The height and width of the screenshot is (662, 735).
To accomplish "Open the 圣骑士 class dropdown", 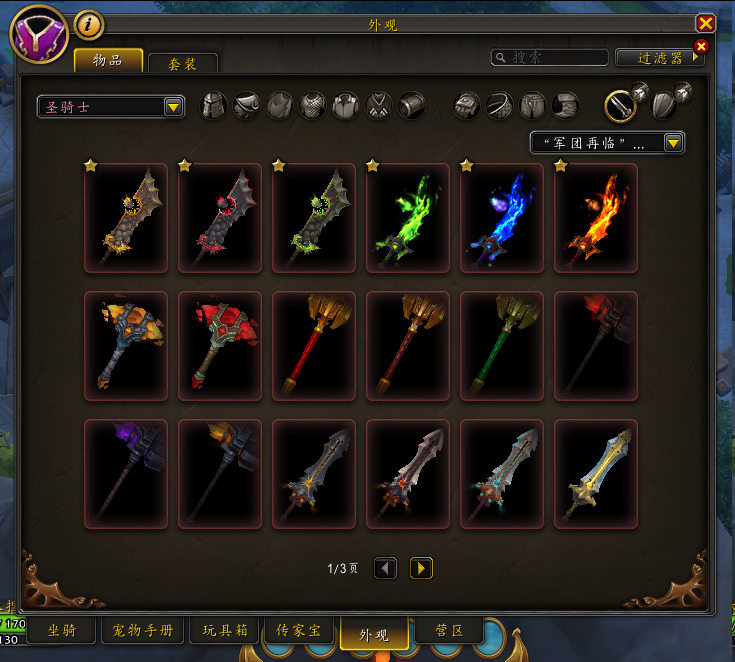I will (x=111, y=106).
